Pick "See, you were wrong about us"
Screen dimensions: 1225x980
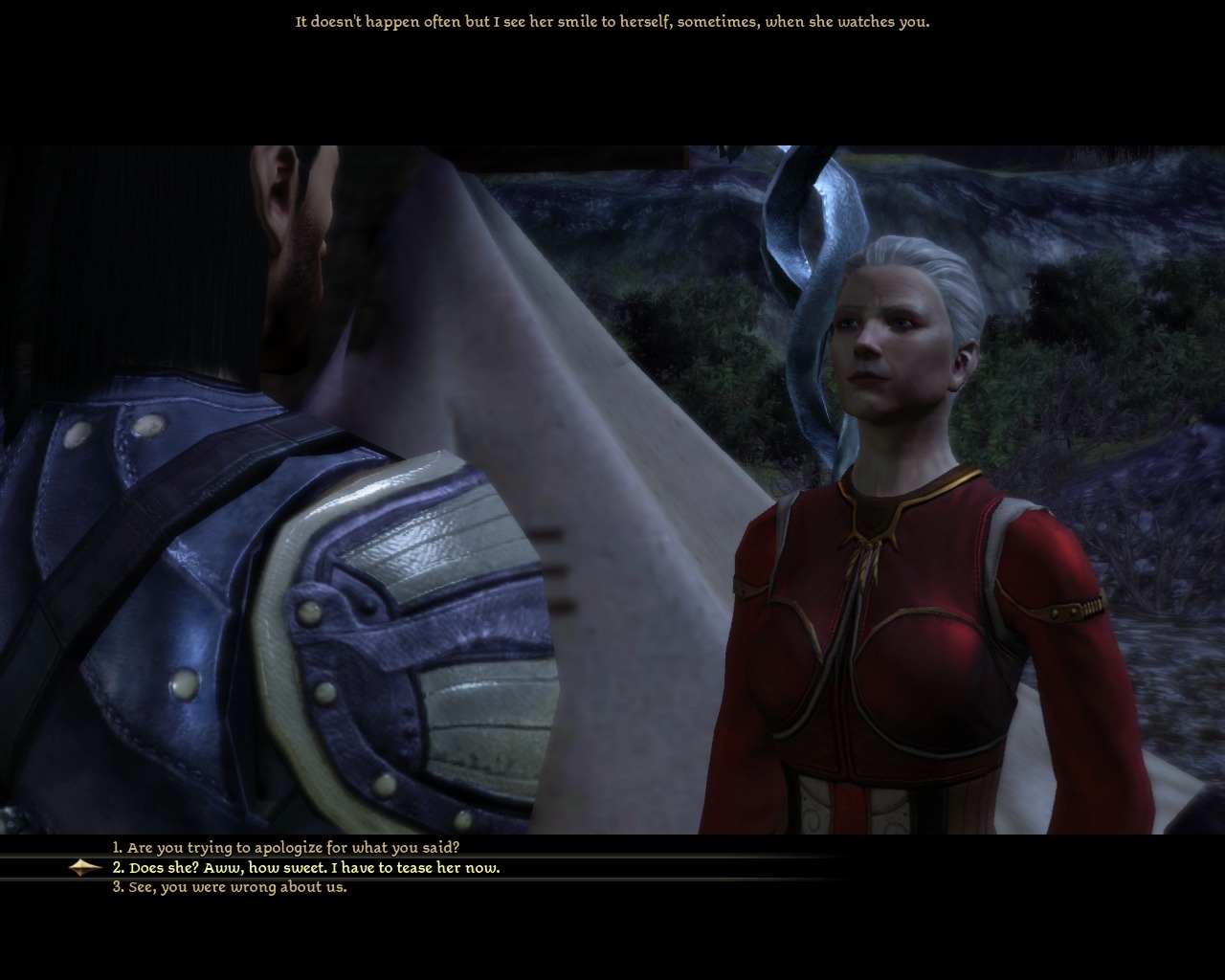[x=230, y=887]
